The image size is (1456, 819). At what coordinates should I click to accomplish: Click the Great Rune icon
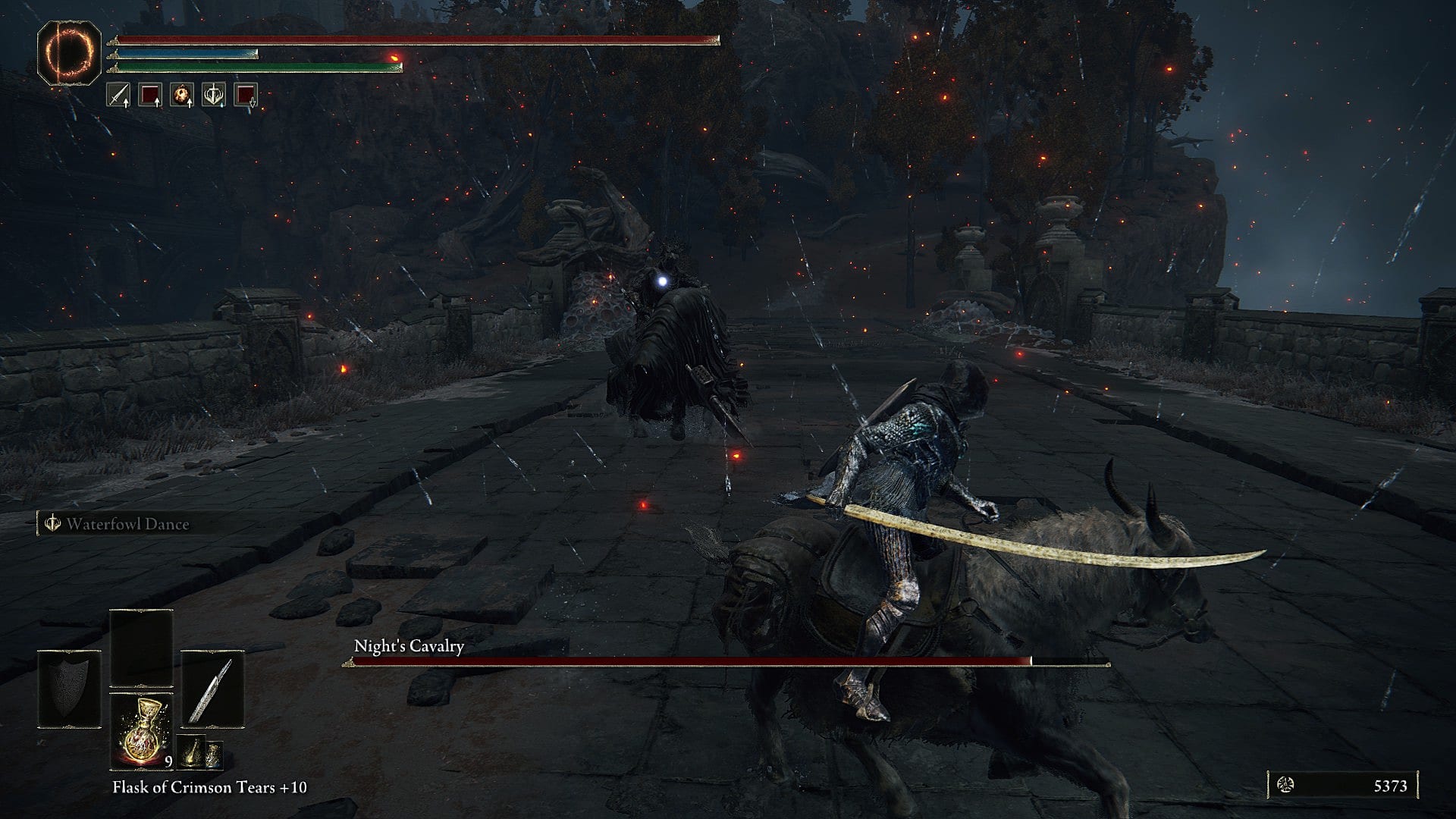[x=69, y=52]
